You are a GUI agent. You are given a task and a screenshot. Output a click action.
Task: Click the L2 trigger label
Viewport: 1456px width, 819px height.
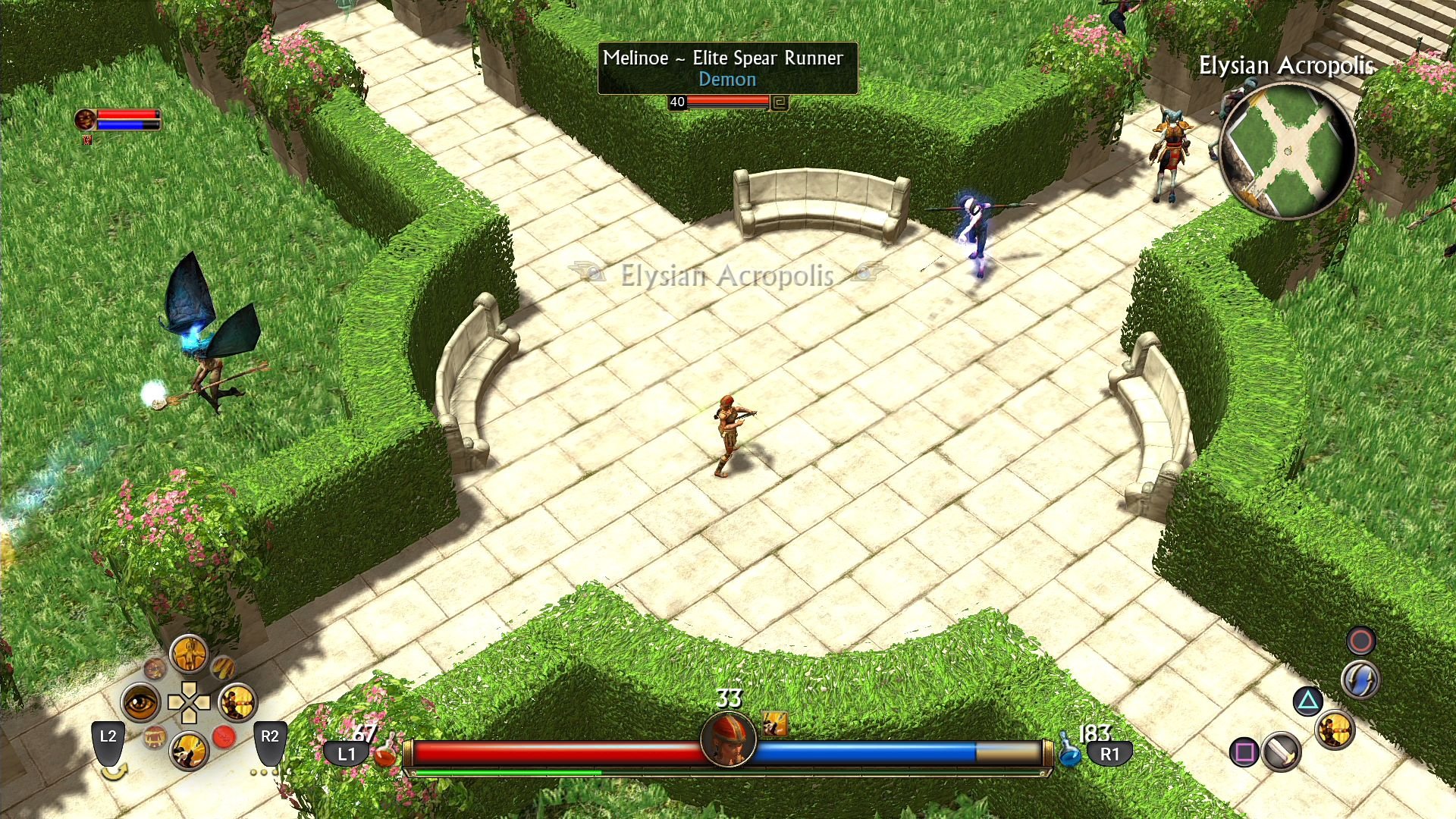108,737
